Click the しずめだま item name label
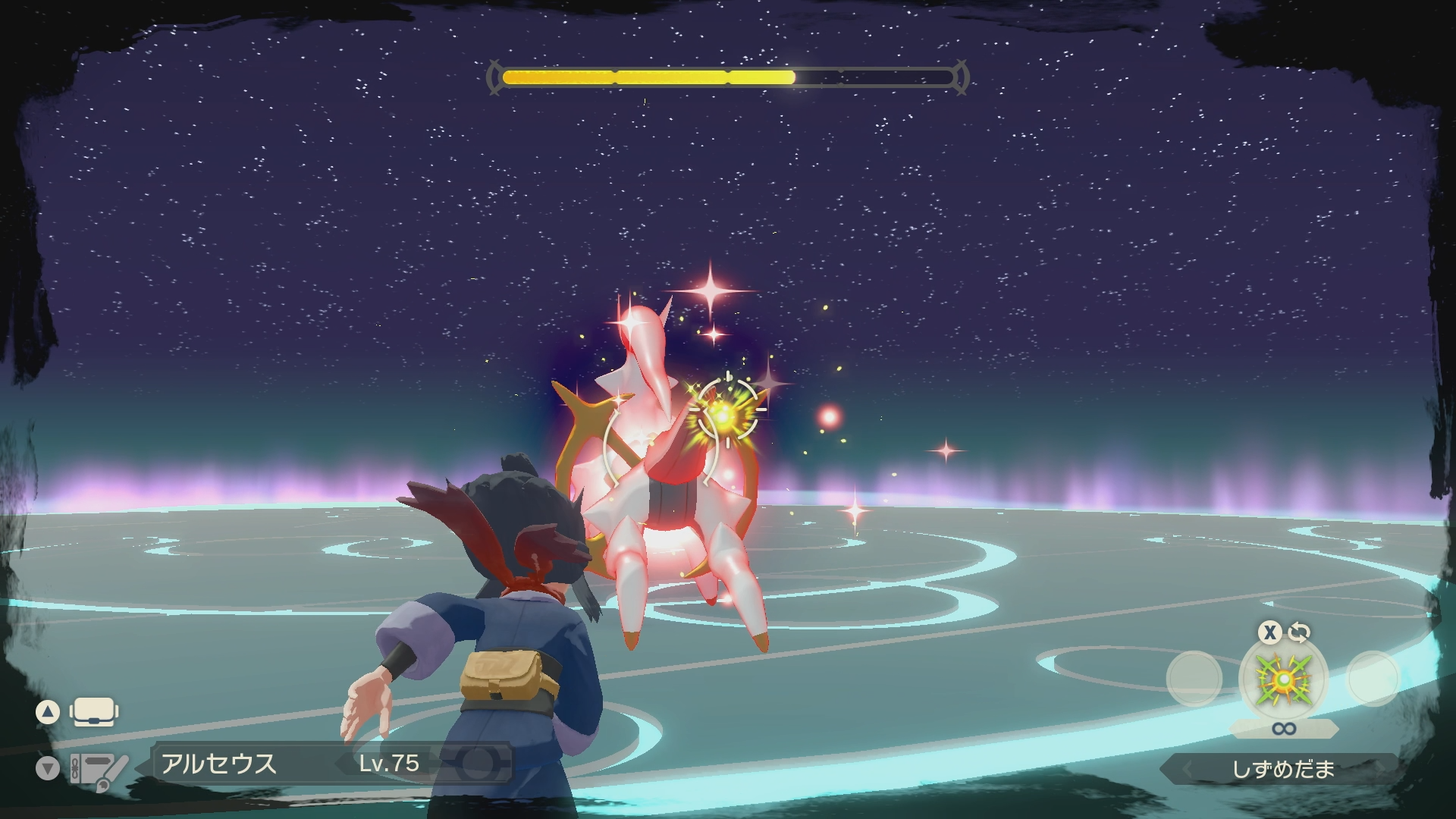 [x=1282, y=769]
